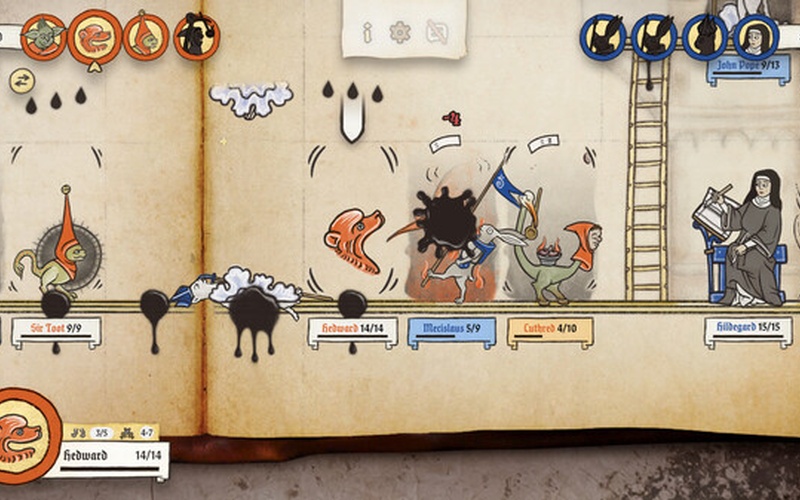Click the swap arrows button
Image resolution: width=800 pixels, height=500 pixels.
coord(21,79)
